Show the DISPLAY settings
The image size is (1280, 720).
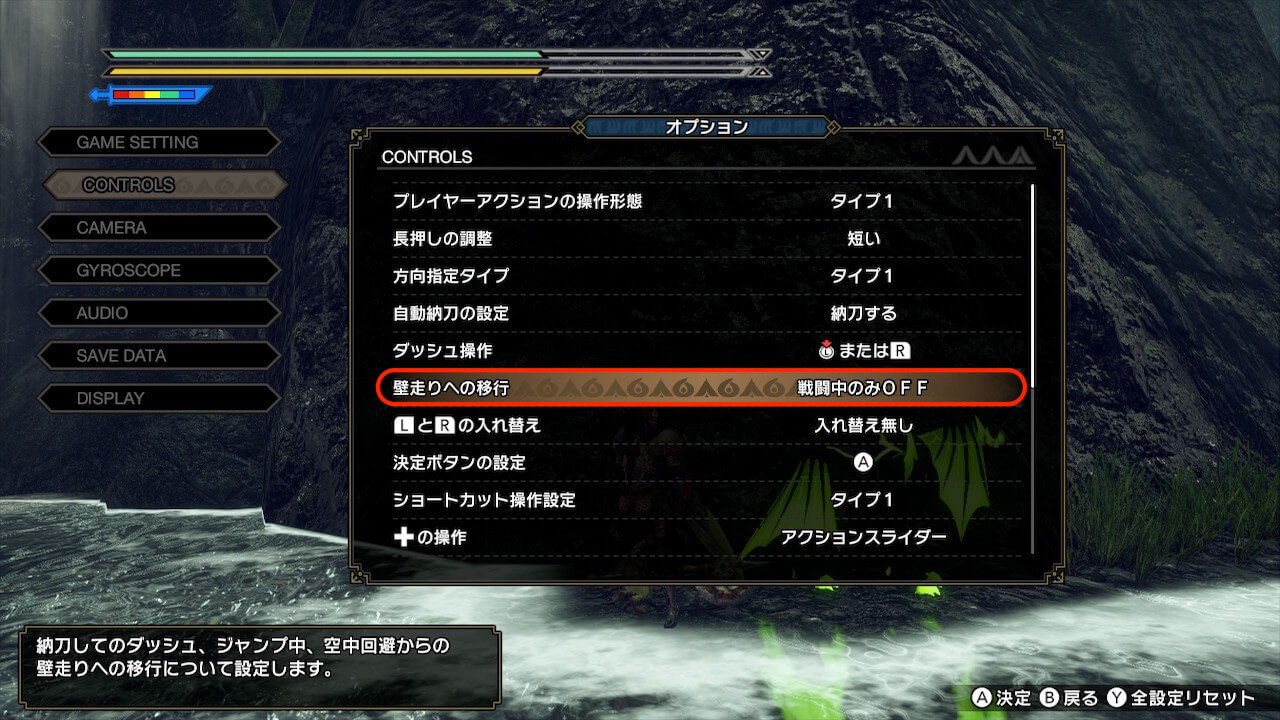coord(158,398)
